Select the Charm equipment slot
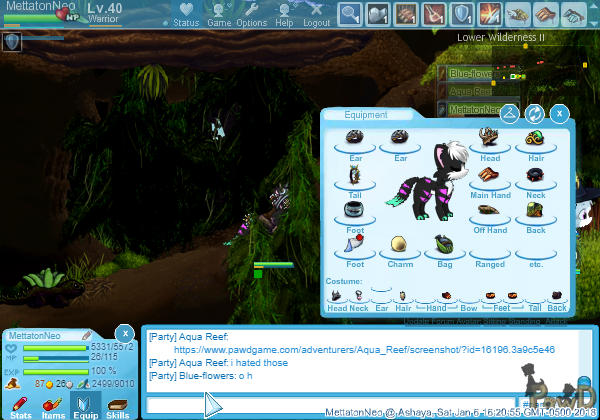 tap(400, 246)
